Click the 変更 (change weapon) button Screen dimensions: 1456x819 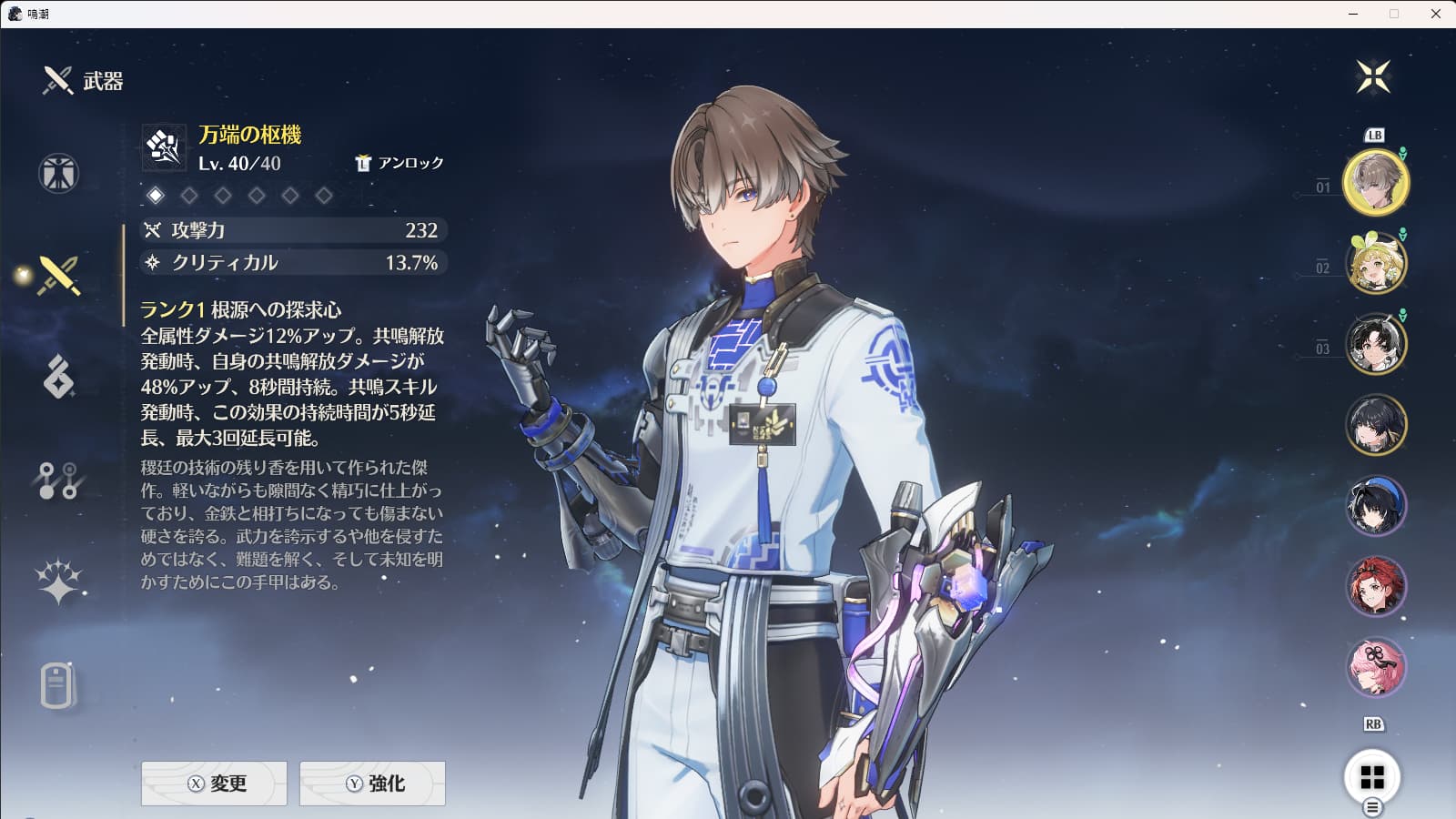coord(214,784)
